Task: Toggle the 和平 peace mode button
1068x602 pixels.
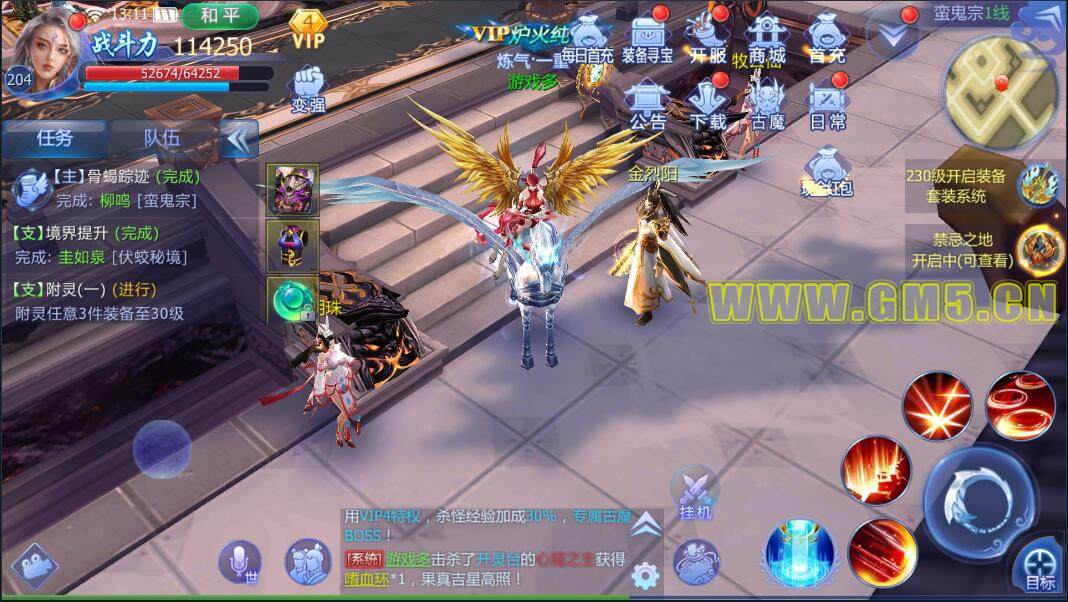Action: coord(219,16)
